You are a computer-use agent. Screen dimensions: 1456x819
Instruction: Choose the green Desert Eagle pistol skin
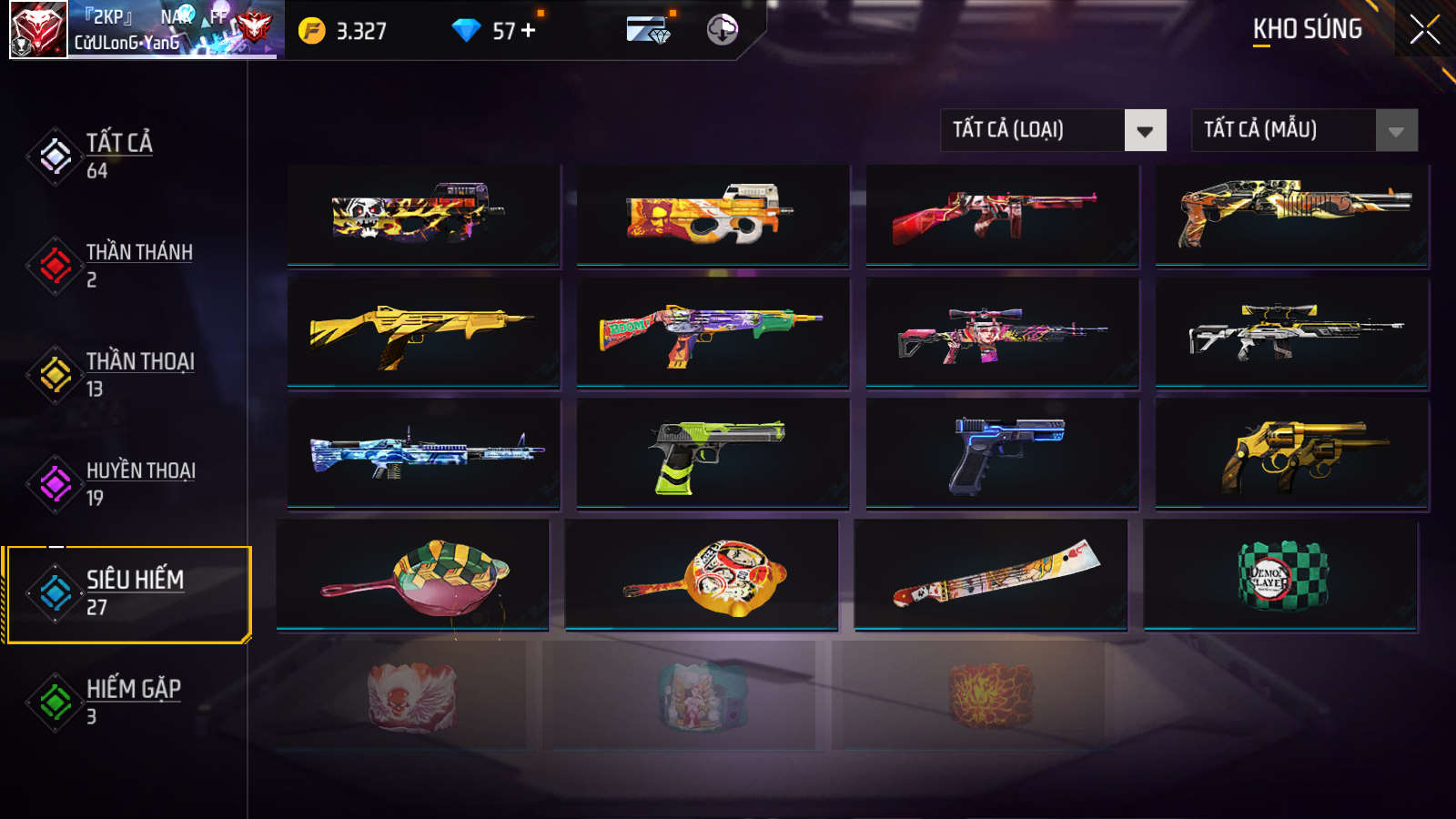click(713, 452)
